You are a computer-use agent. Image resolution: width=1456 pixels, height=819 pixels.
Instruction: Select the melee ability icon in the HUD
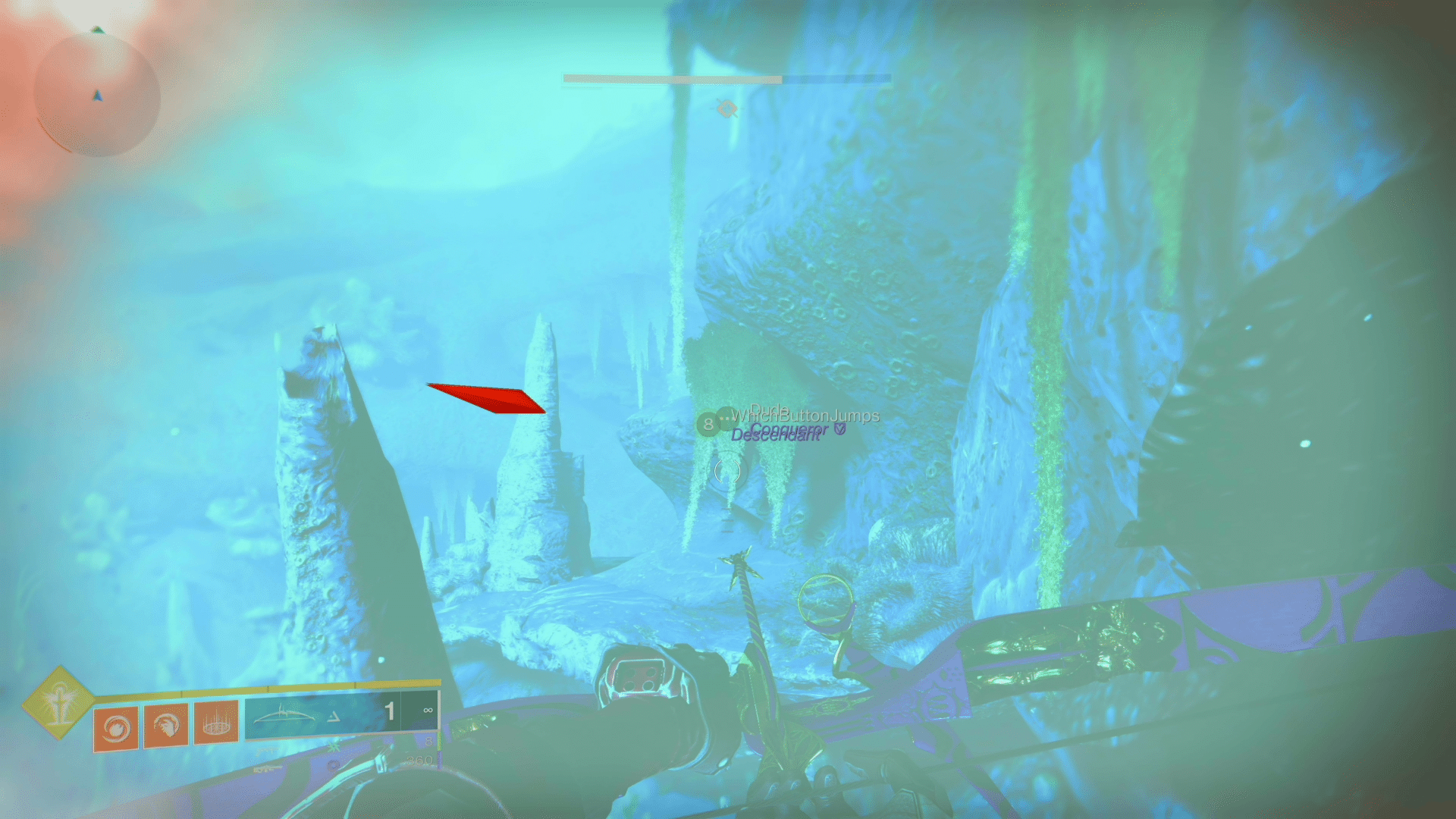pos(166,723)
